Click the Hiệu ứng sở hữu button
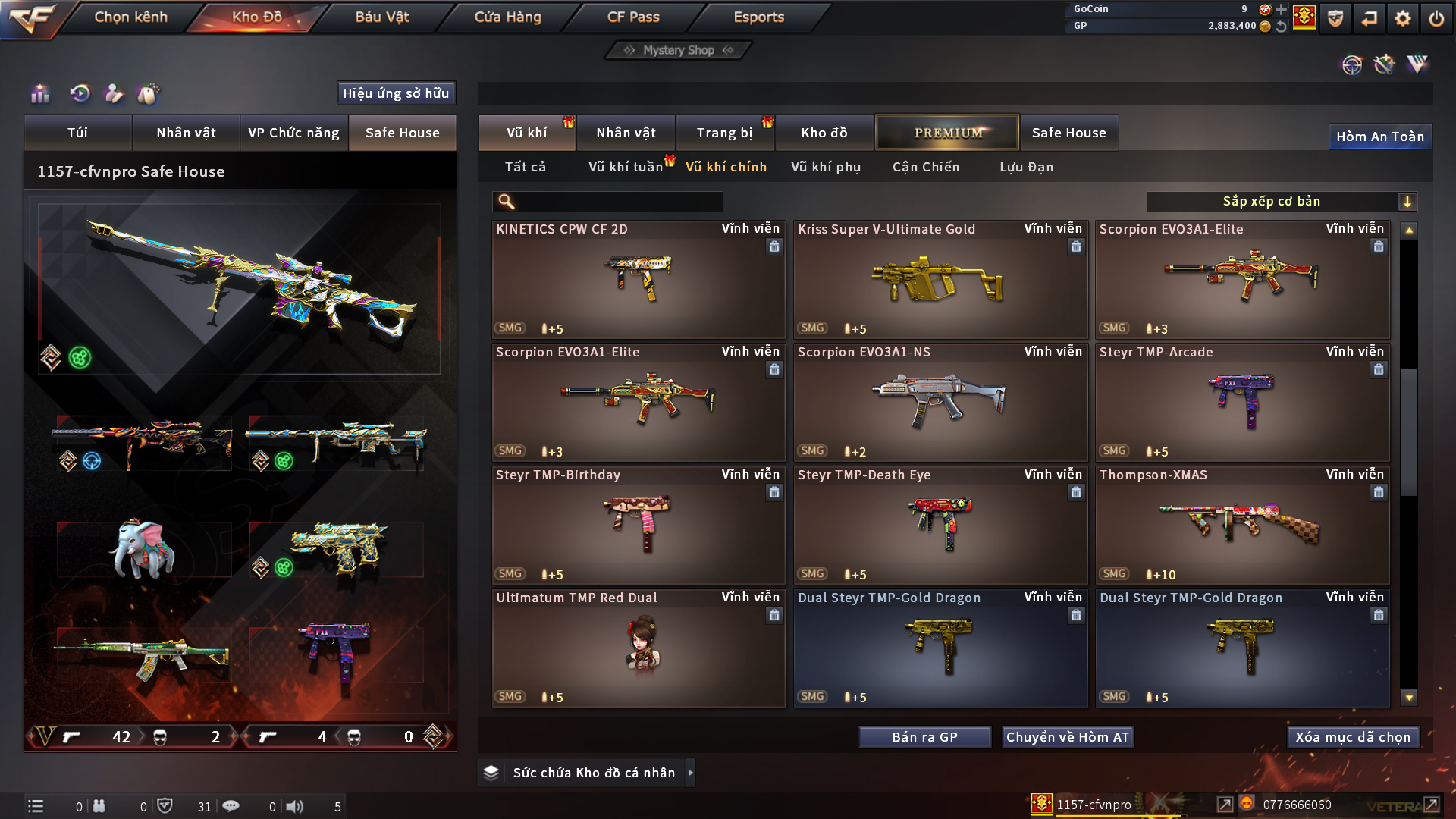1456x819 pixels. (396, 93)
